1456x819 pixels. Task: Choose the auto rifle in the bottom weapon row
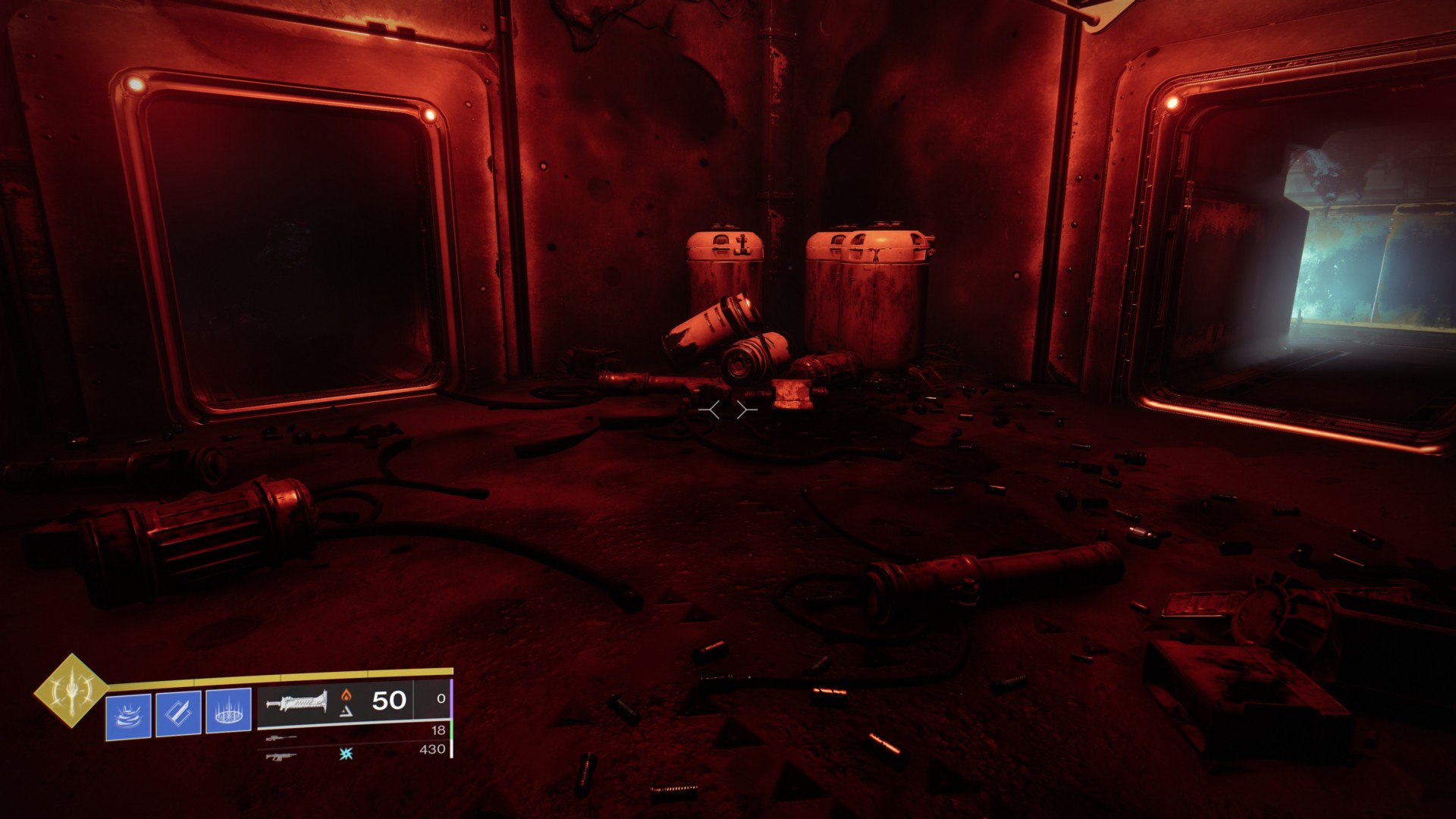[x=281, y=755]
